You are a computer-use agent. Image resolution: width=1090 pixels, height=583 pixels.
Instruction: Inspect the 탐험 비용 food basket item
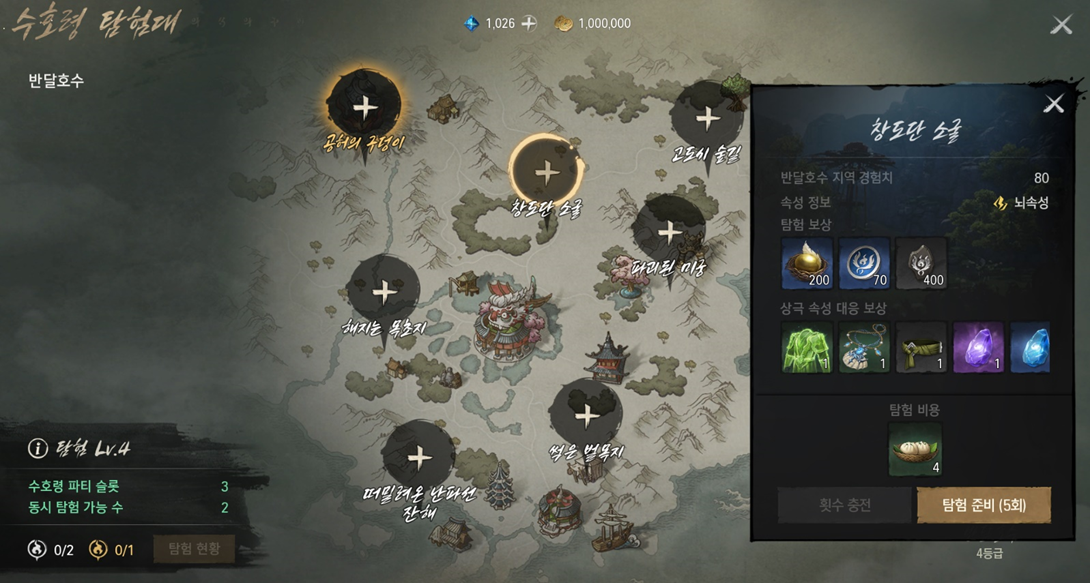915,448
